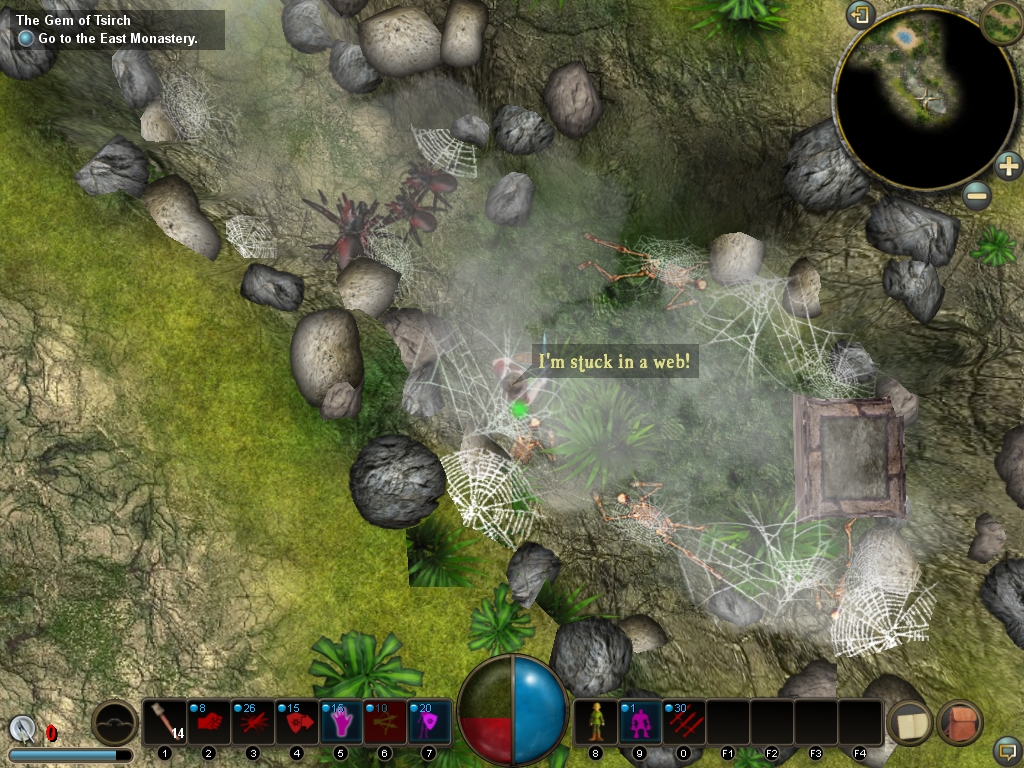Viewport: 1024px width, 768px height.
Task: Open the backpack inventory
Action: (x=960, y=723)
